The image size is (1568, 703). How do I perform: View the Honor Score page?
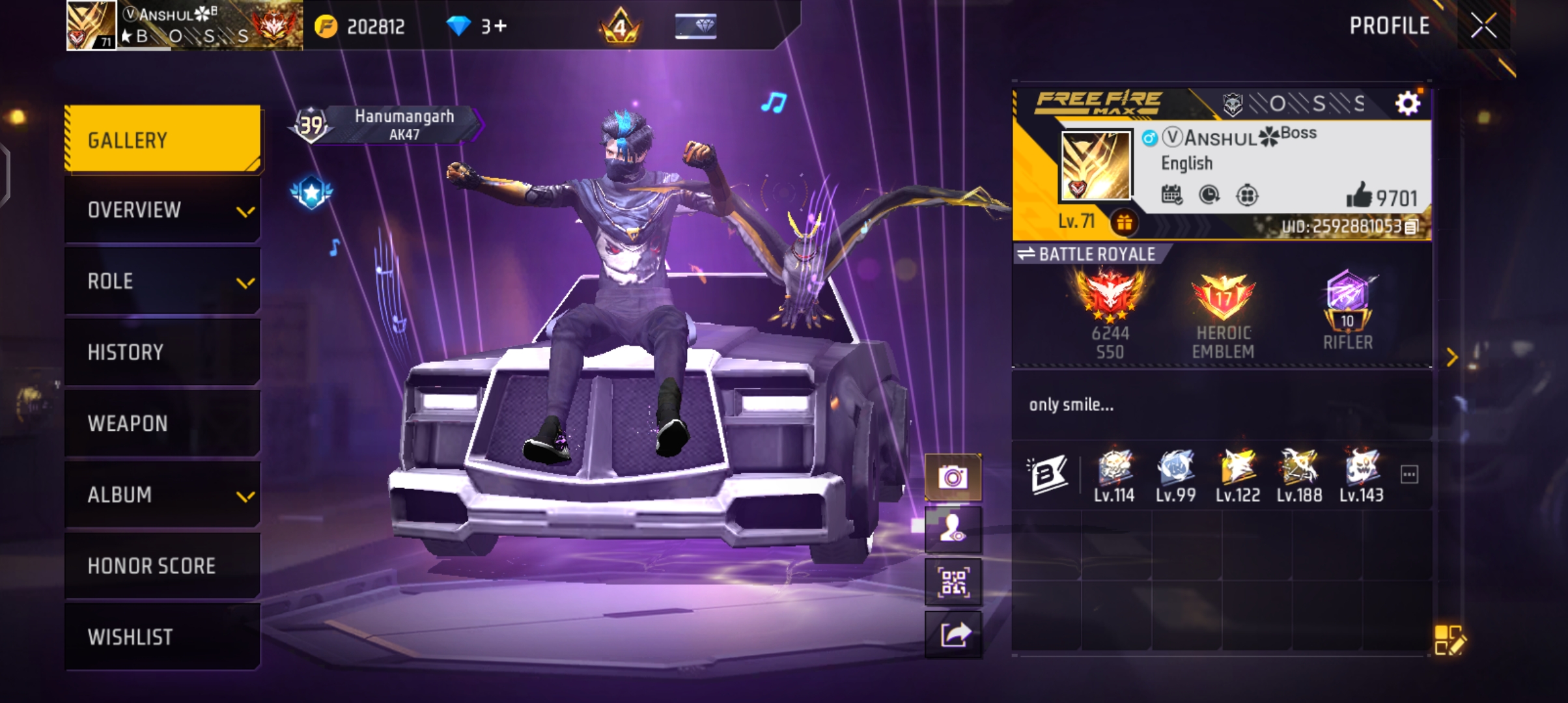tap(163, 566)
